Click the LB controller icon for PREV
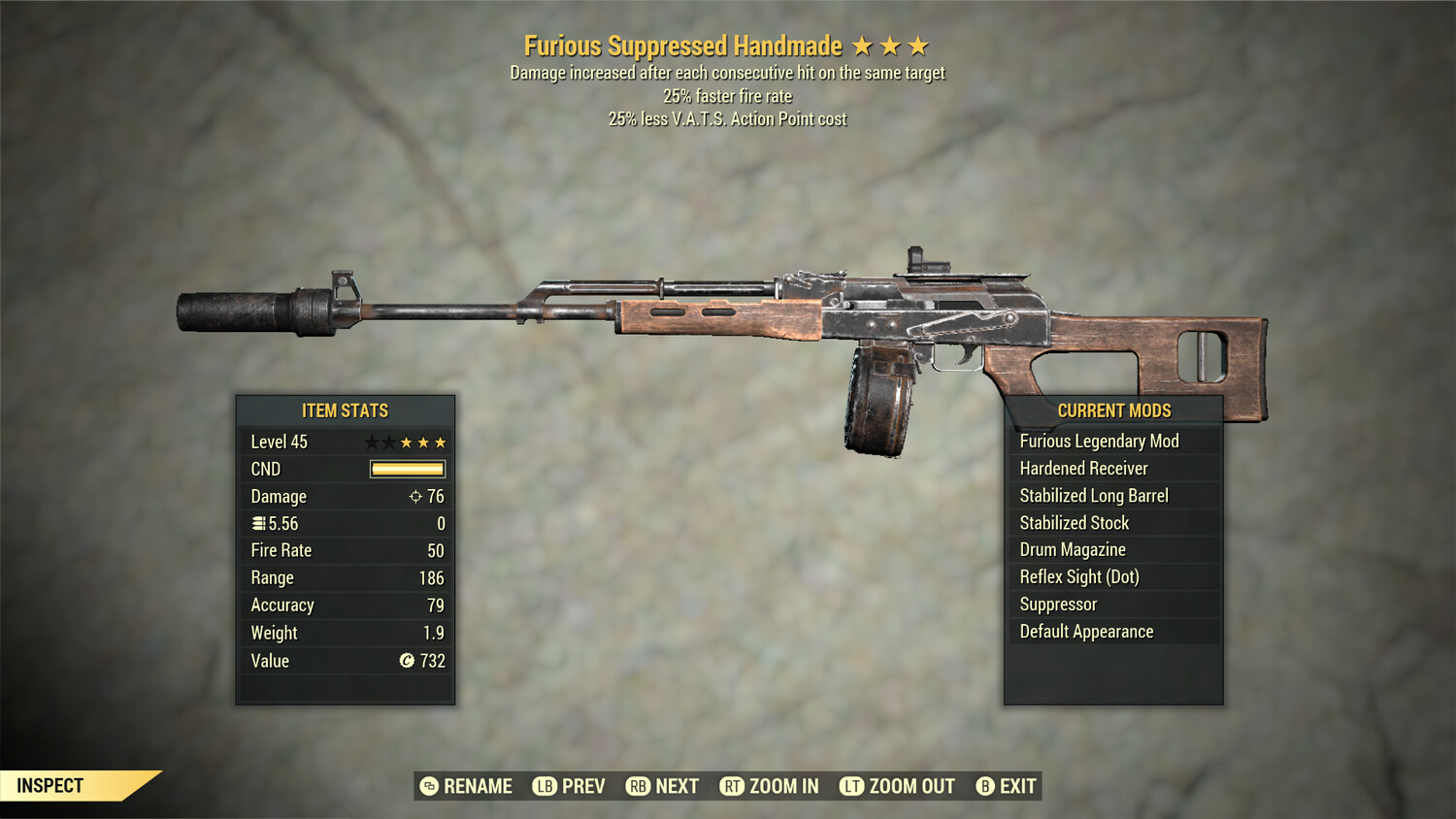1456x819 pixels. coord(544,786)
